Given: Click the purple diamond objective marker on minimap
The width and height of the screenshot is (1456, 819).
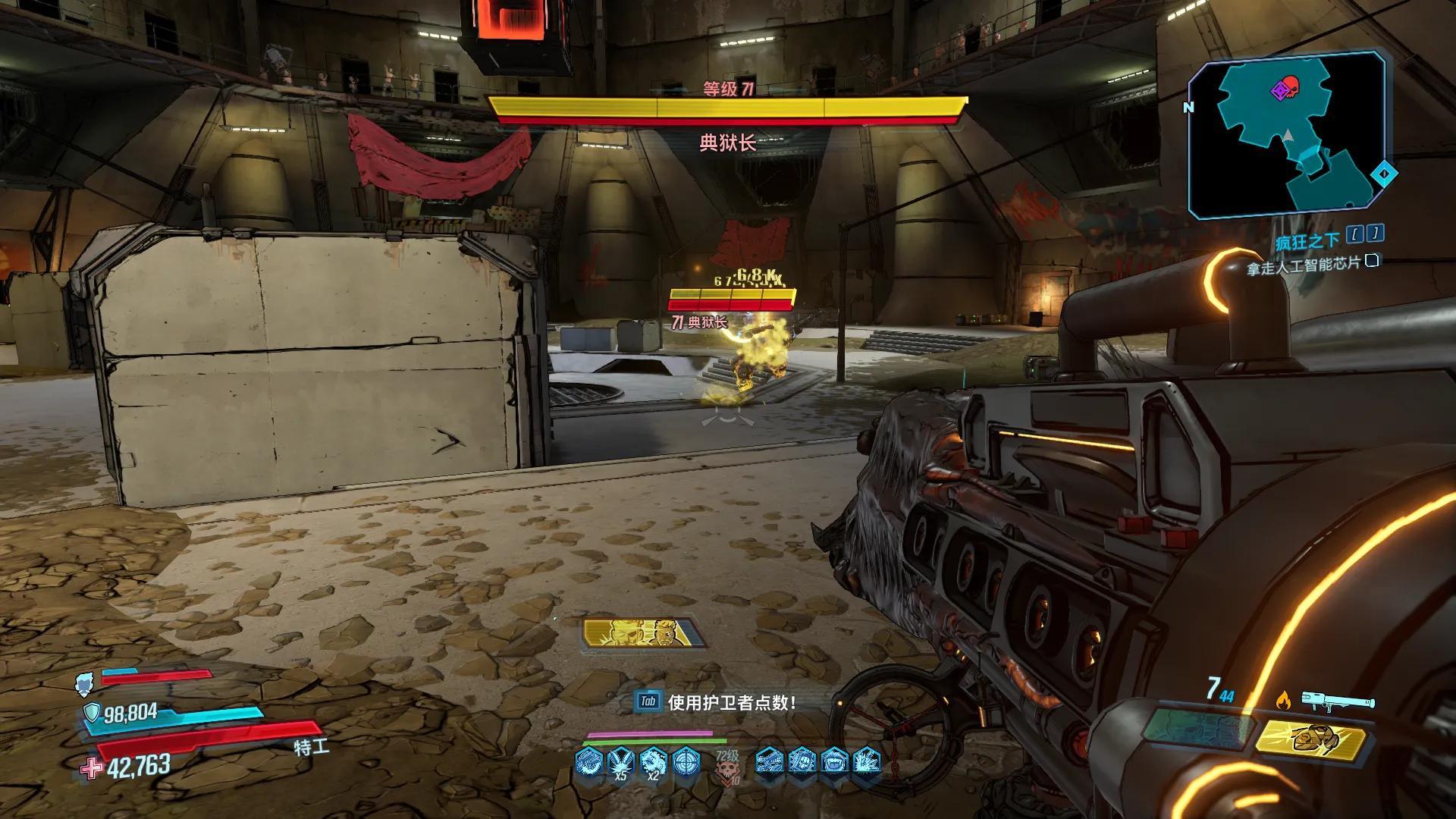Looking at the screenshot, I should click(1279, 92).
